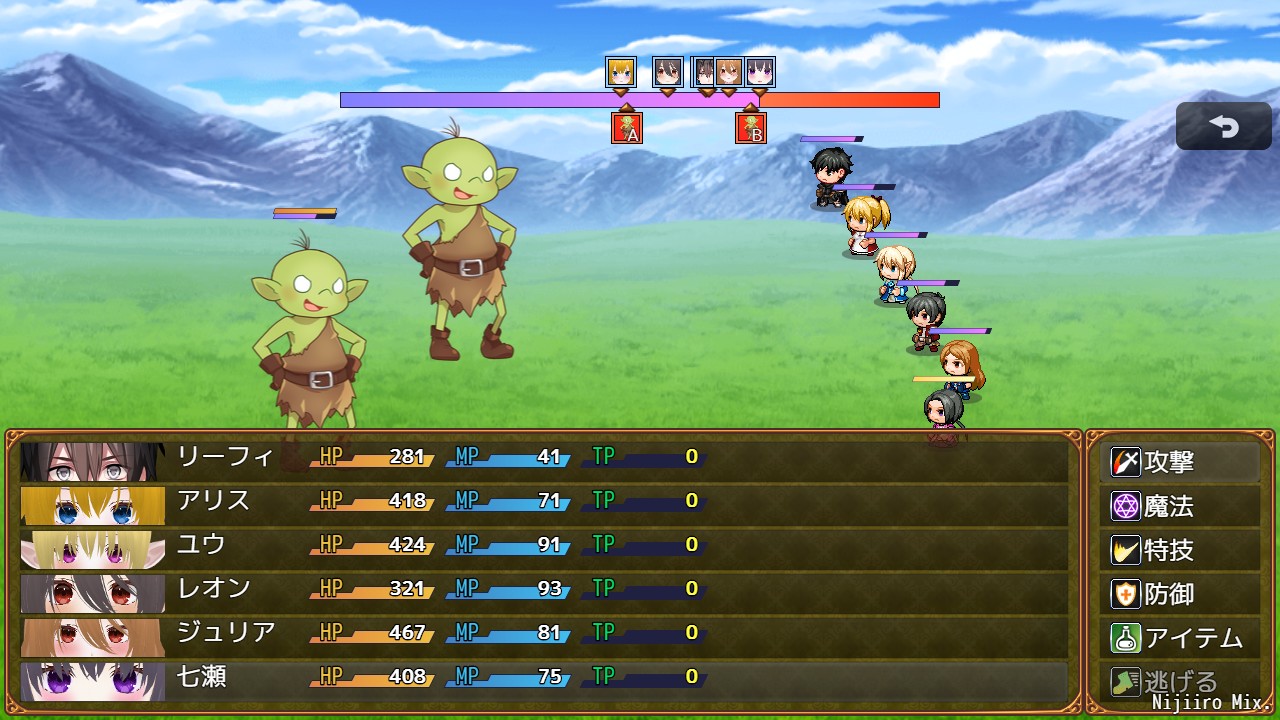Image resolution: width=1280 pixels, height=720 pixels.
Task: Click enemy B turn order marker
Action: [x=751, y=128]
